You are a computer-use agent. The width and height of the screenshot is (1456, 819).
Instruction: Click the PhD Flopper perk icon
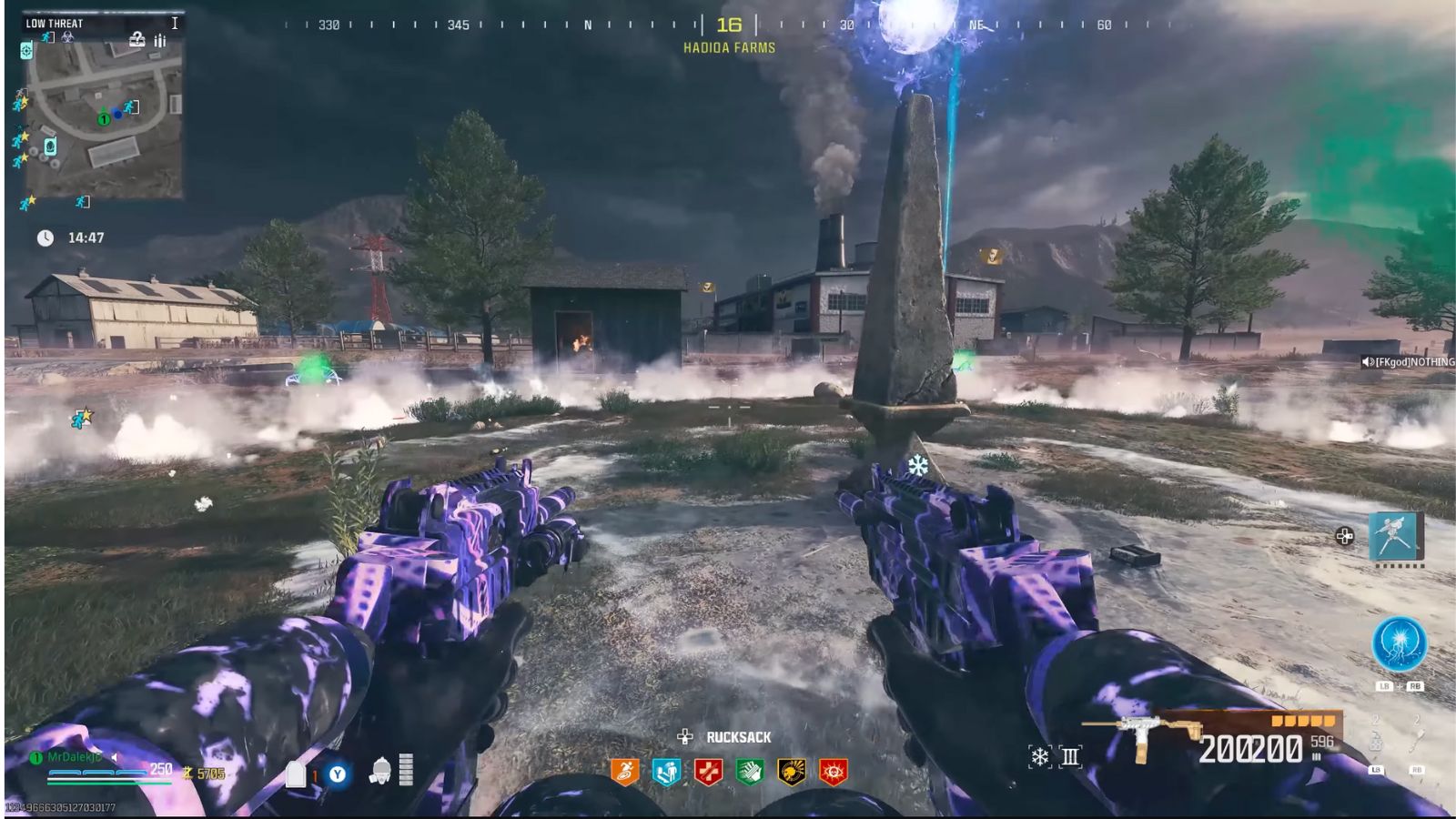[x=667, y=771]
